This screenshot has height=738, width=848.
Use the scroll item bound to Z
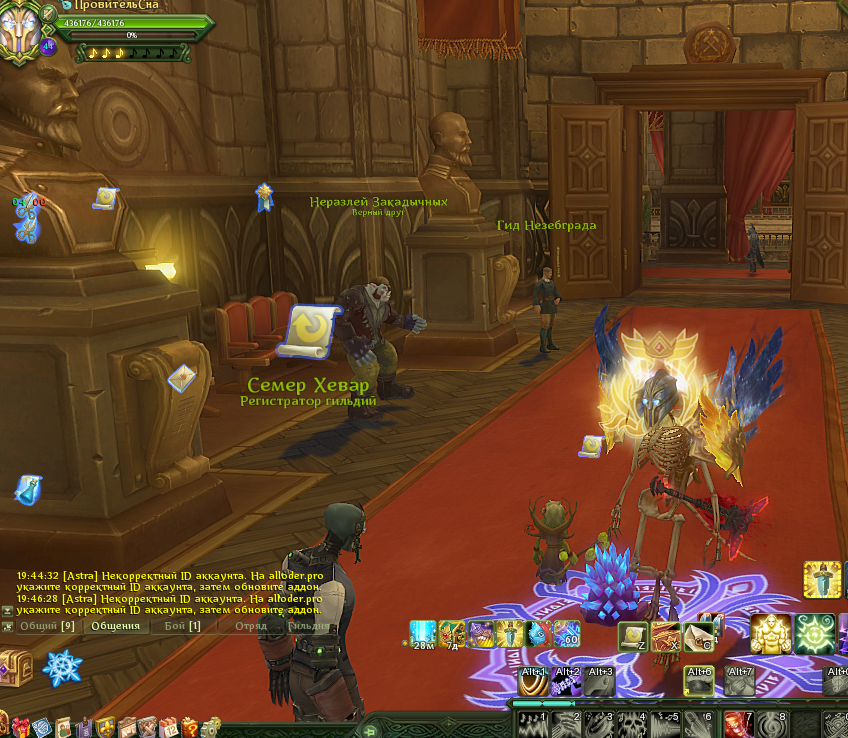[633, 635]
